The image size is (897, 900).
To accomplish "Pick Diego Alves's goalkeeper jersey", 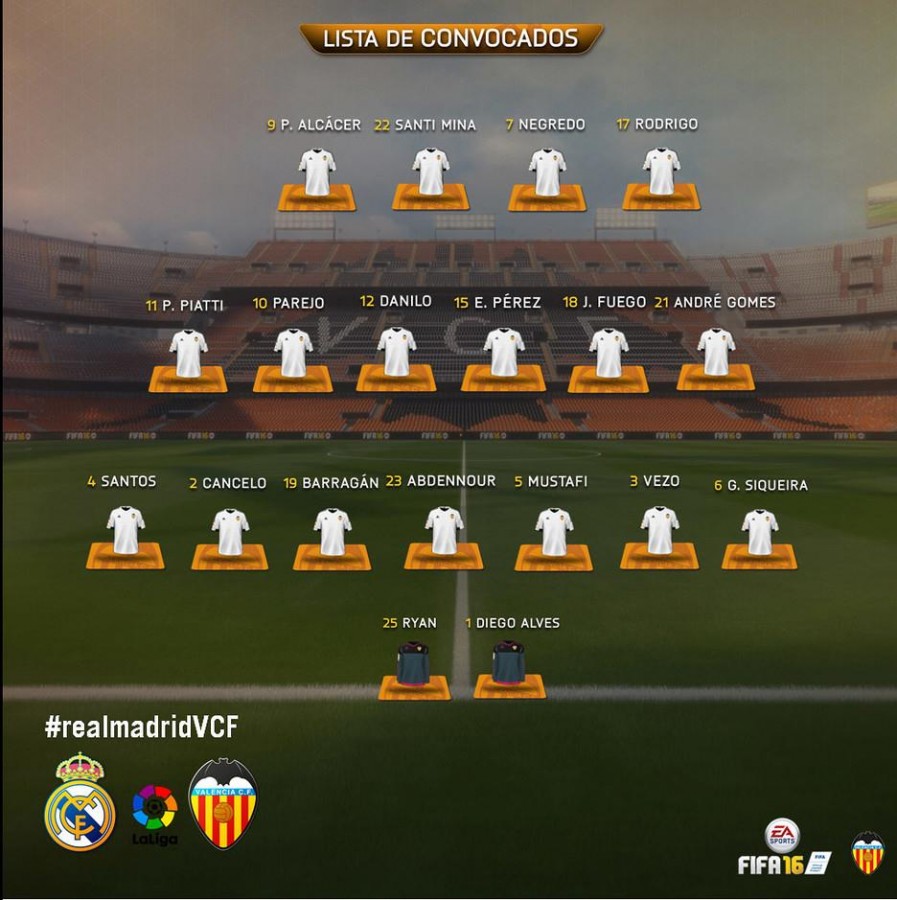I will point(509,663).
